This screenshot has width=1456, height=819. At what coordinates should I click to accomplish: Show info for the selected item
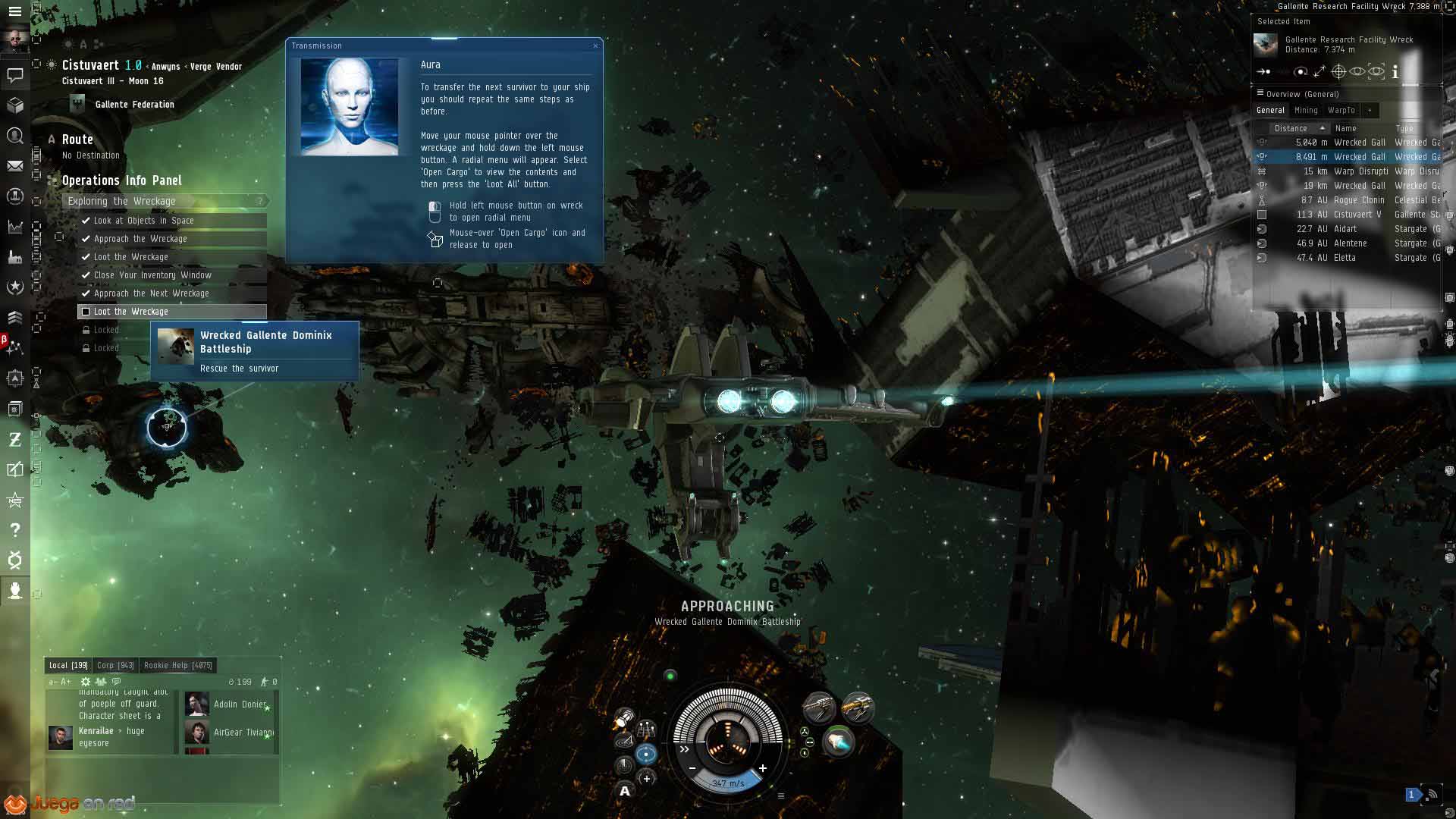pyautogui.click(x=1395, y=72)
